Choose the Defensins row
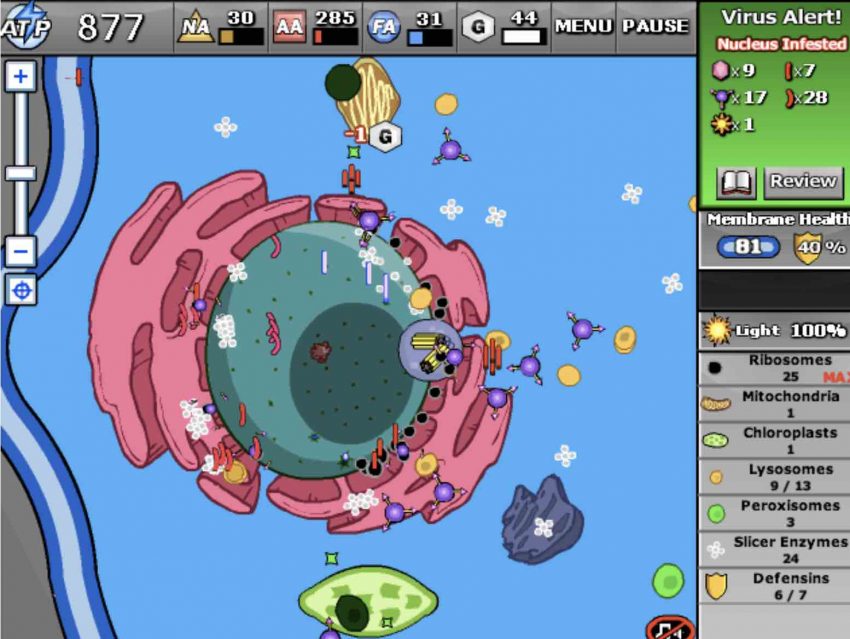This screenshot has width=850, height=639. [775, 586]
